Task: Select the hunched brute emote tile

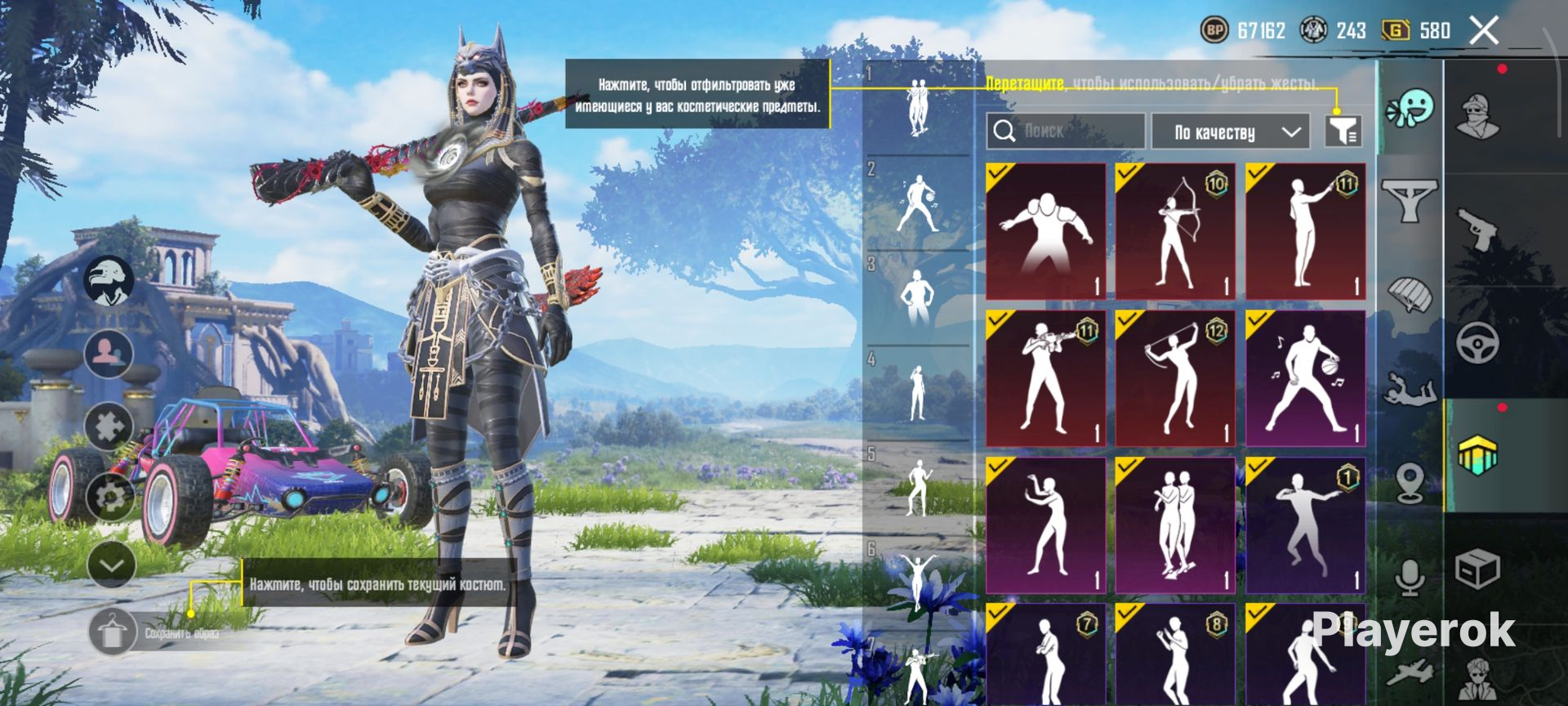Action: [x=1045, y=231]
